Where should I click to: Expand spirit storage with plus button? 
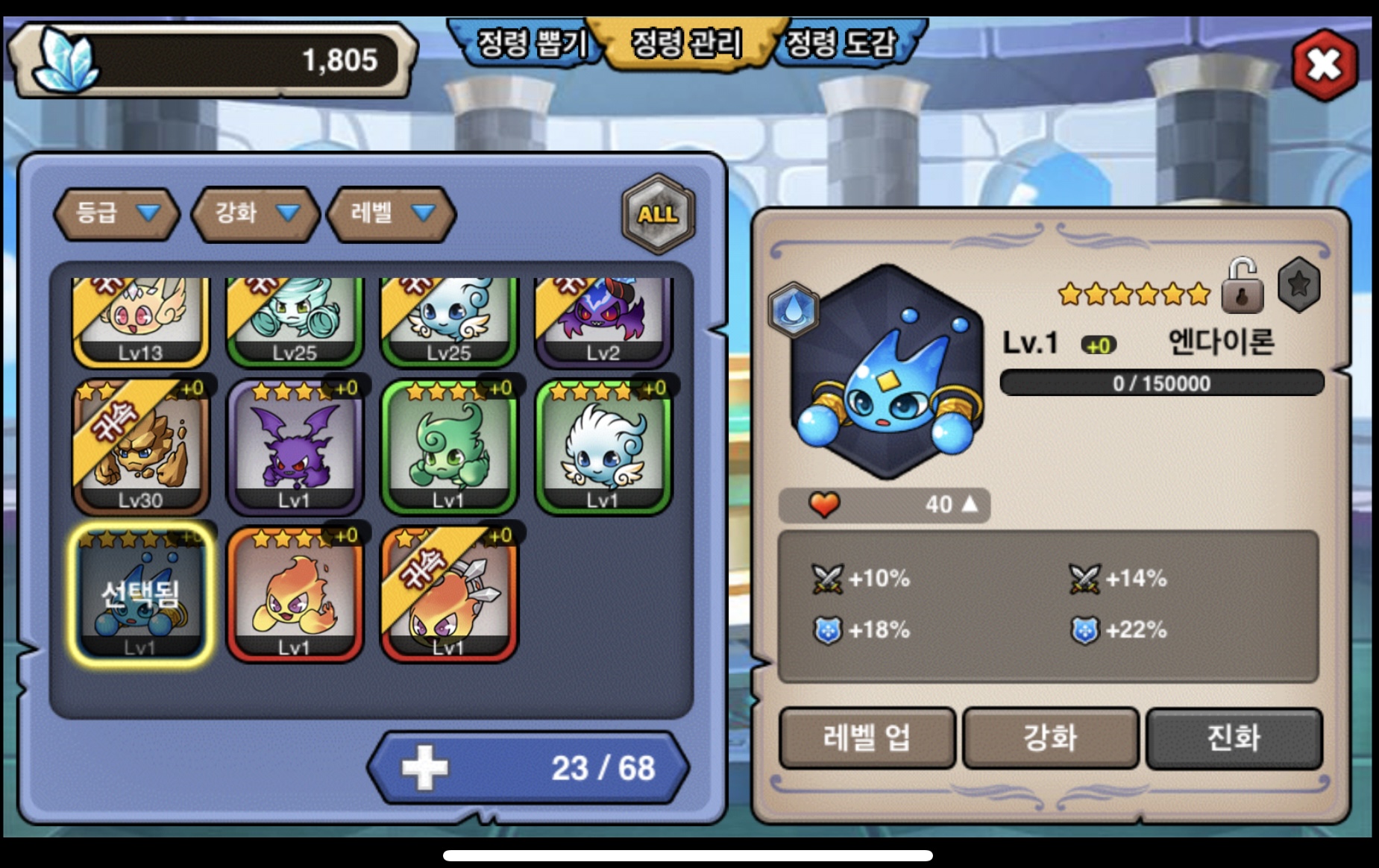(x=425, y=768)
